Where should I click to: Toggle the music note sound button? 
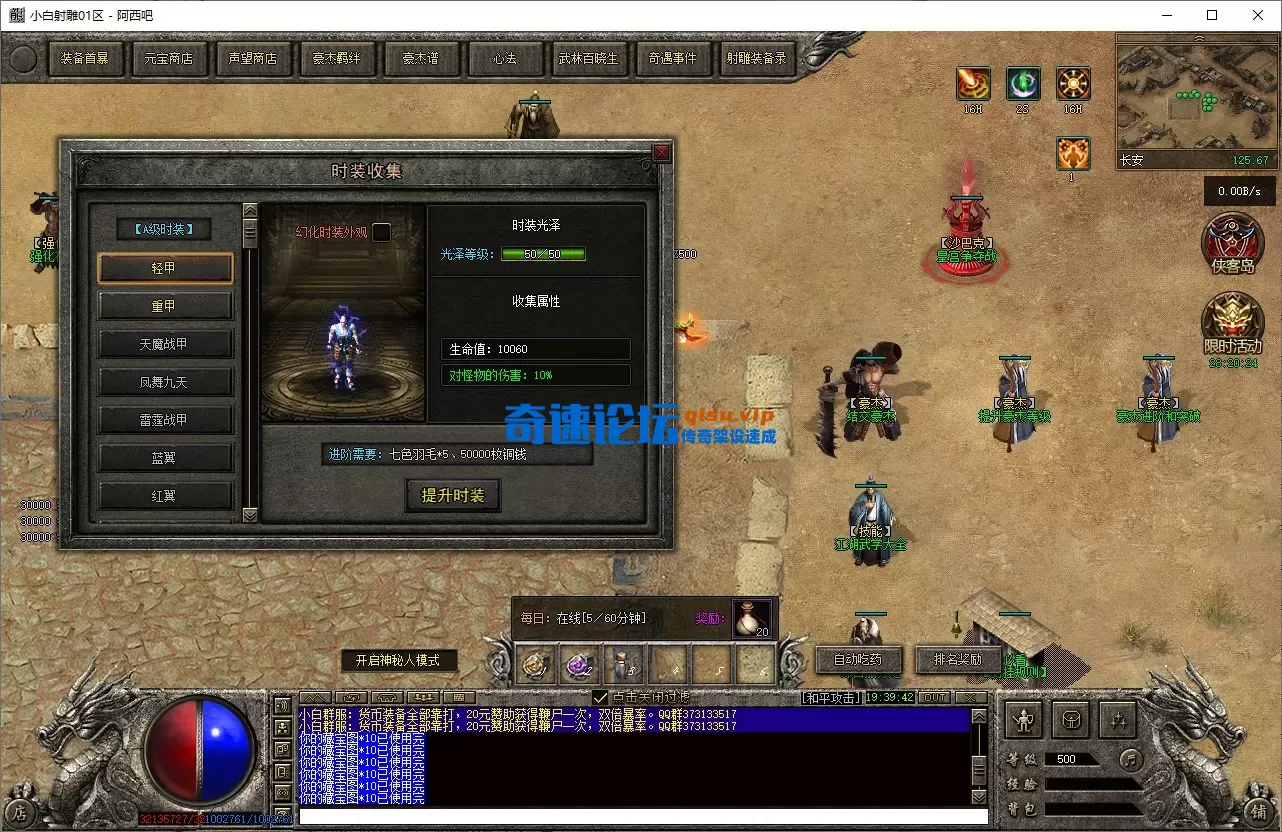1131,759
